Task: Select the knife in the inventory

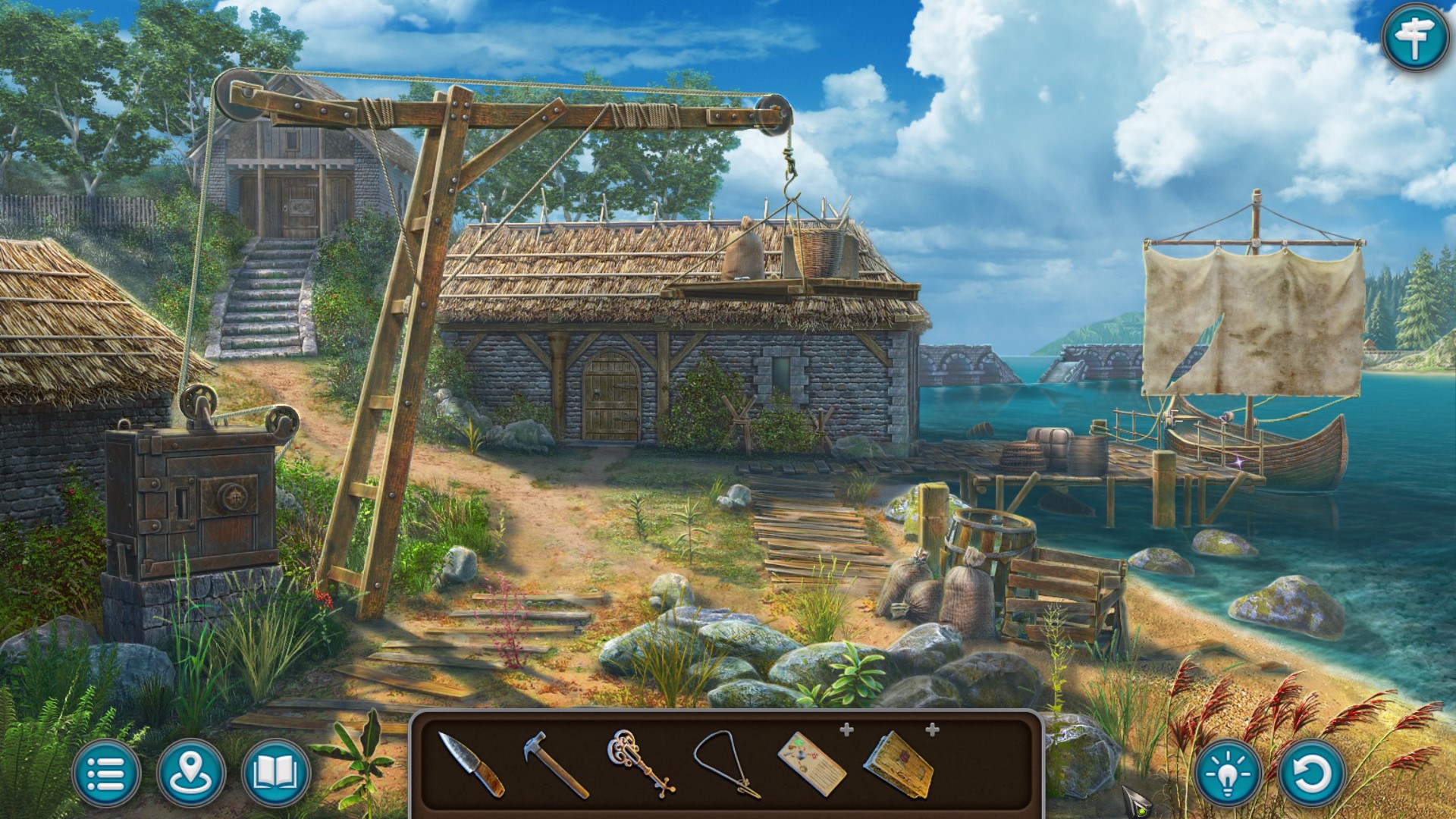Action: click(x=472, y=764)
